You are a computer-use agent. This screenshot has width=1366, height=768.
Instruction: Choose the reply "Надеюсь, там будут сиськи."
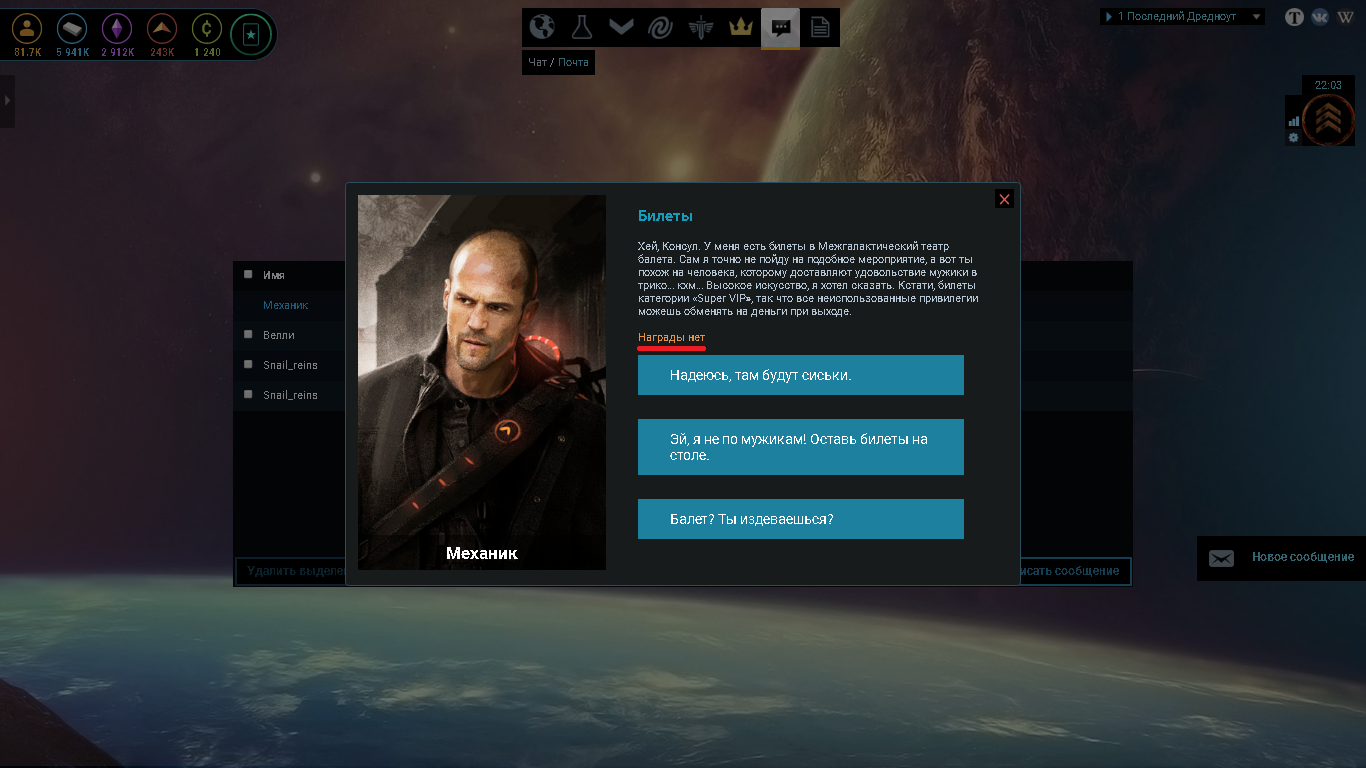tap(800, 375)
